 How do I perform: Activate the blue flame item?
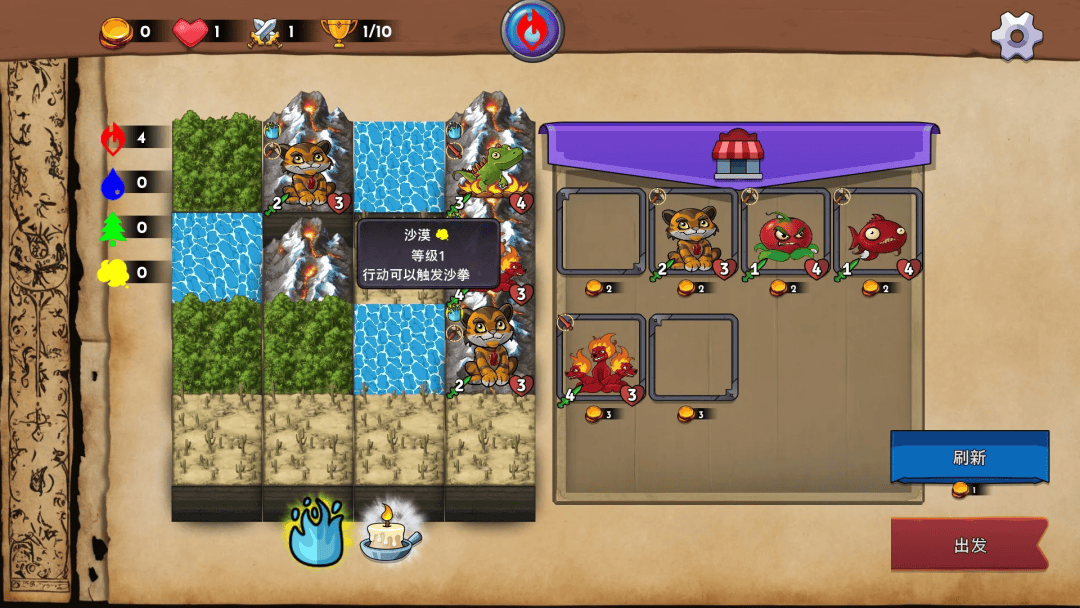coord(316,531)
